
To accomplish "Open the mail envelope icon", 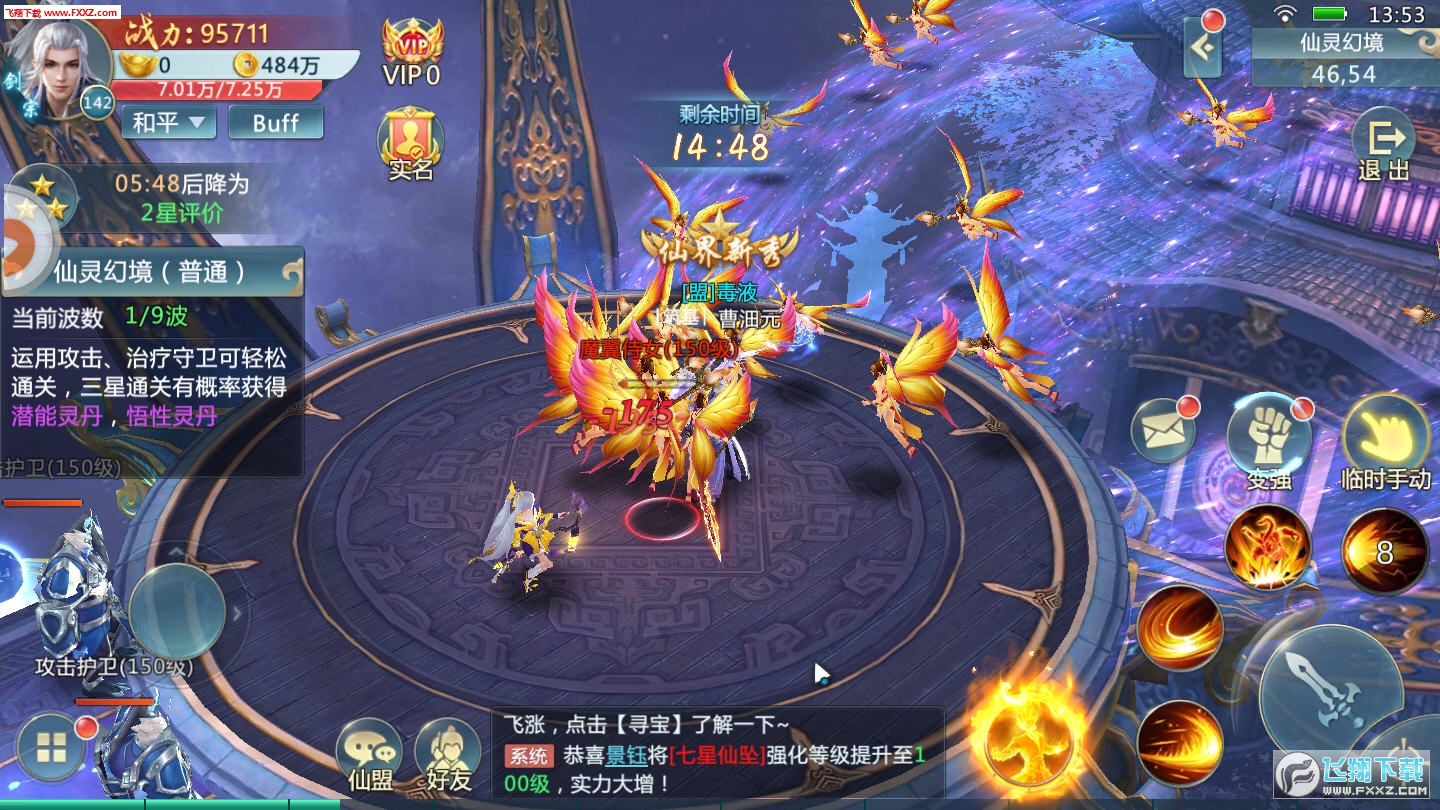I will pyautogui.click(x=1163, y=431).
